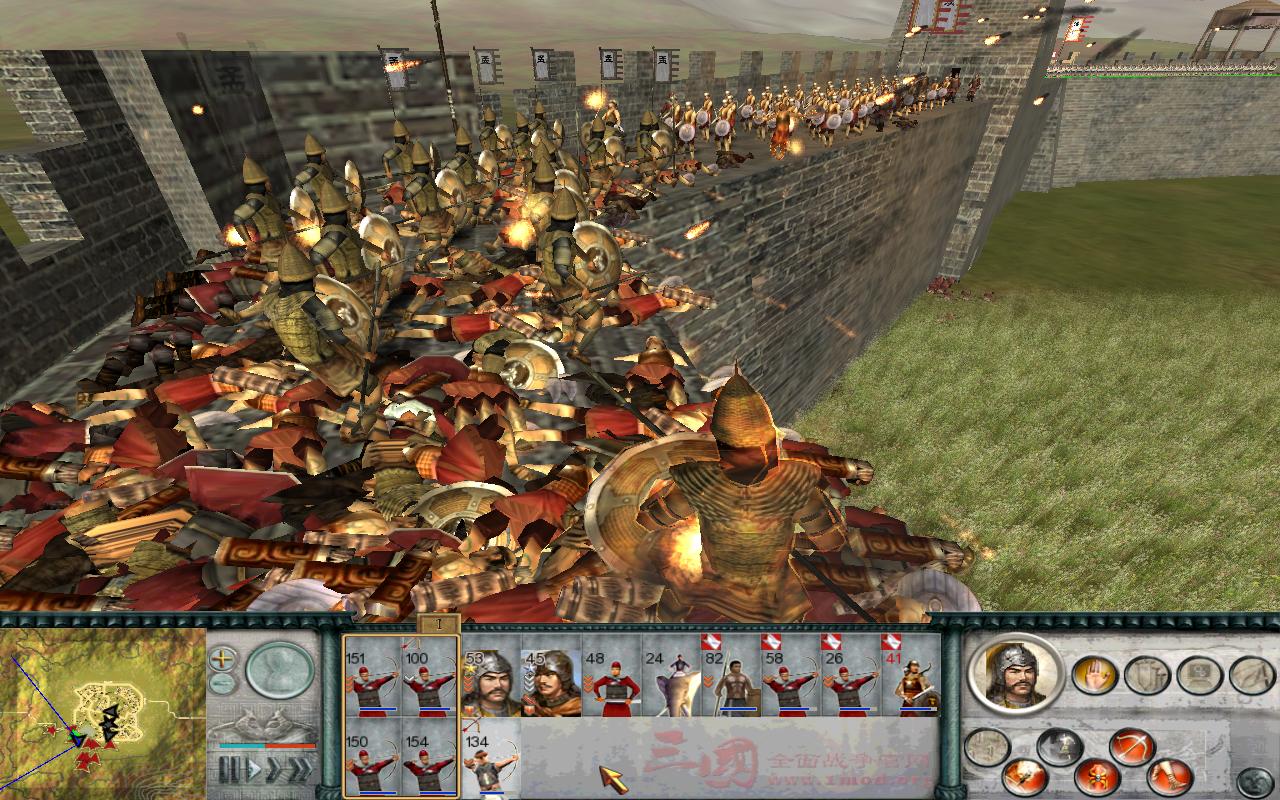The height and width of the screenshot is (800, 1280).
Task: Toggle skirmish mode with the red creature icon
Action: coord(1097,776)
